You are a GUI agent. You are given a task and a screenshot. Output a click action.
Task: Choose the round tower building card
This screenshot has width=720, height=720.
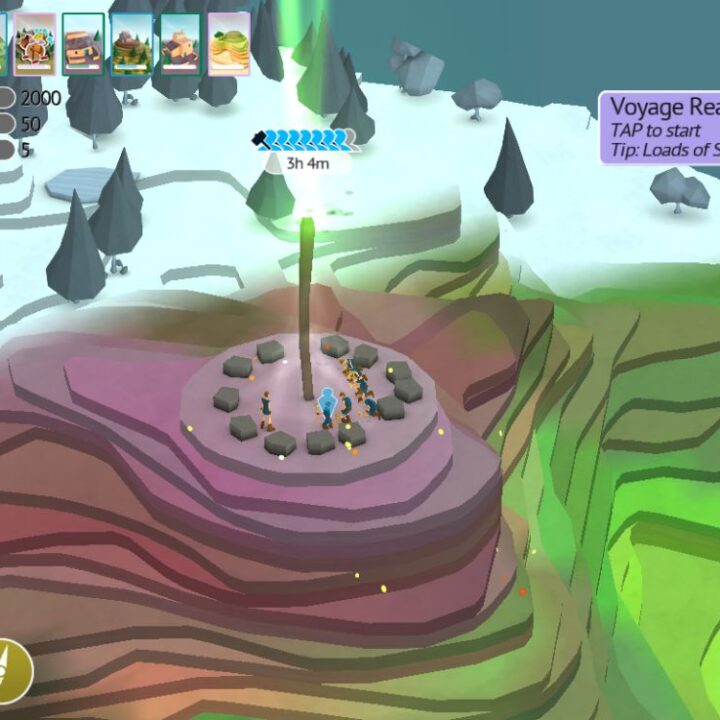[x=132, y=44]
